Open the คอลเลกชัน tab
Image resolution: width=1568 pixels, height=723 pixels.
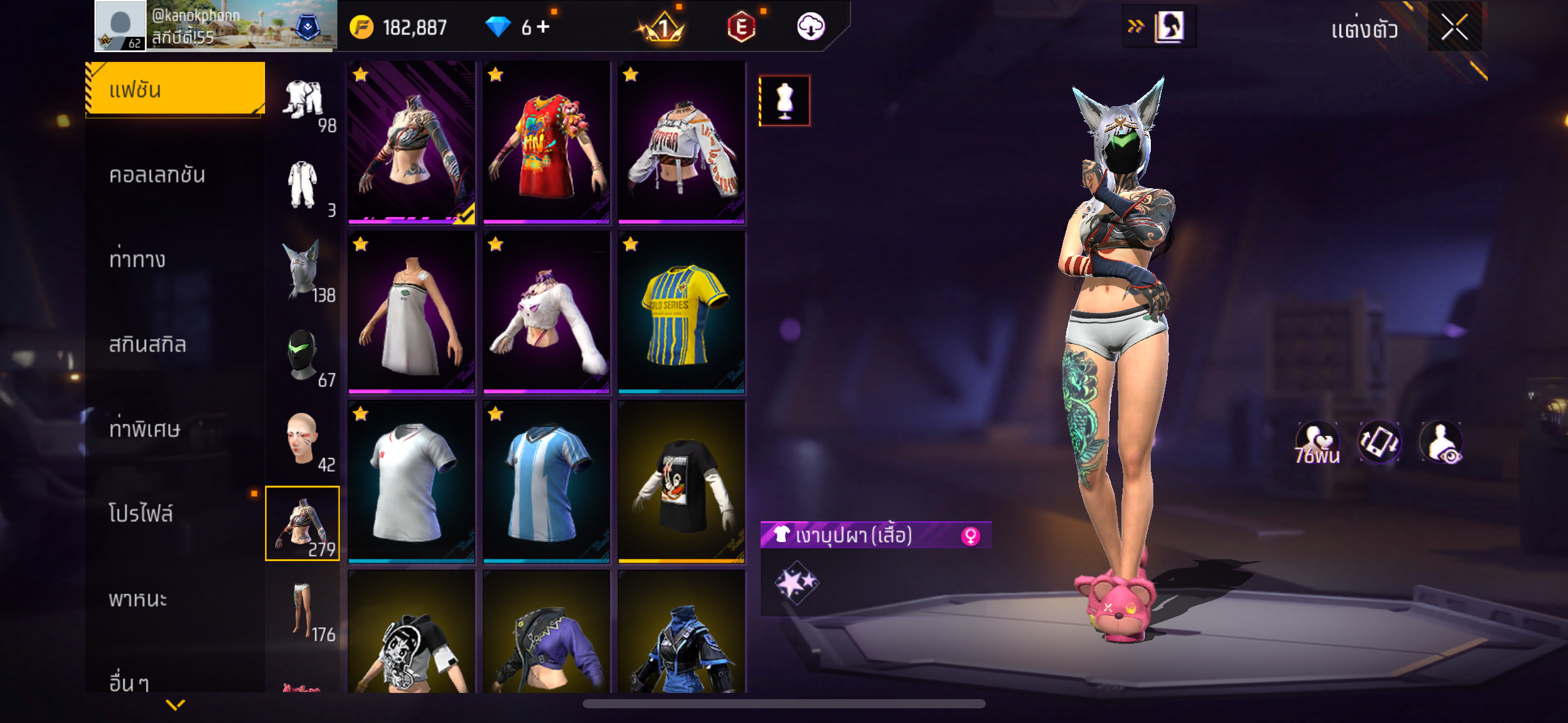click(157, 175)
